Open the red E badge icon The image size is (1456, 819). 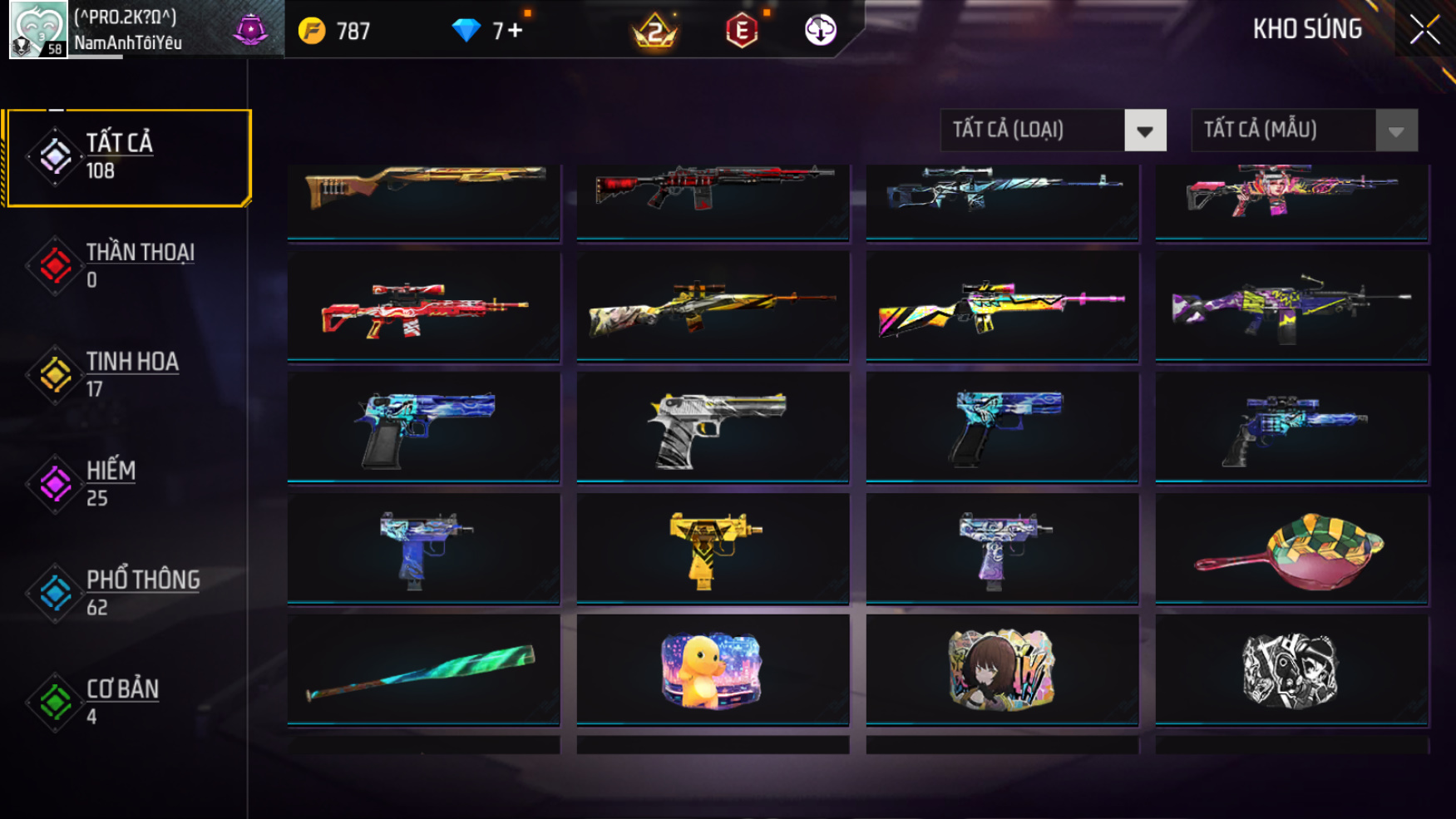click(741, 31)
